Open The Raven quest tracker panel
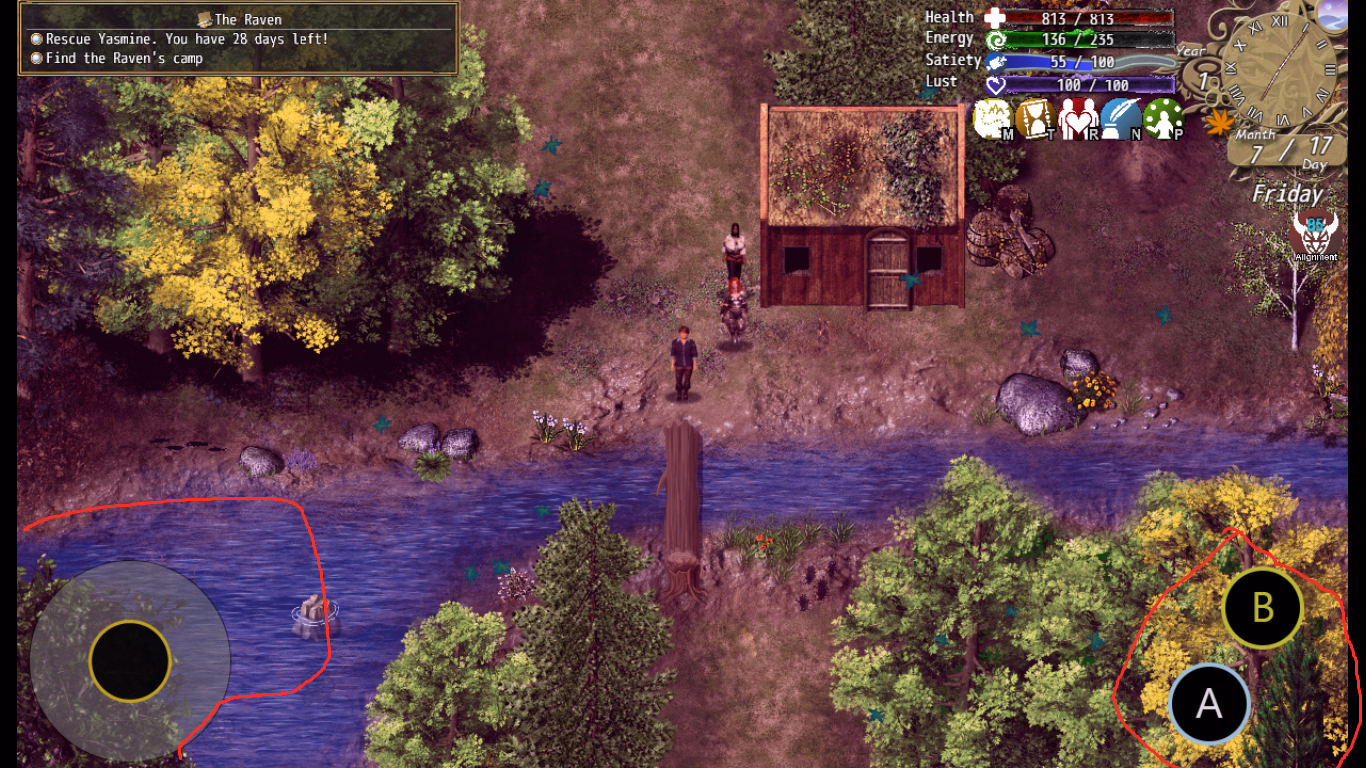The image size is (1366, 768). (238, 39)
